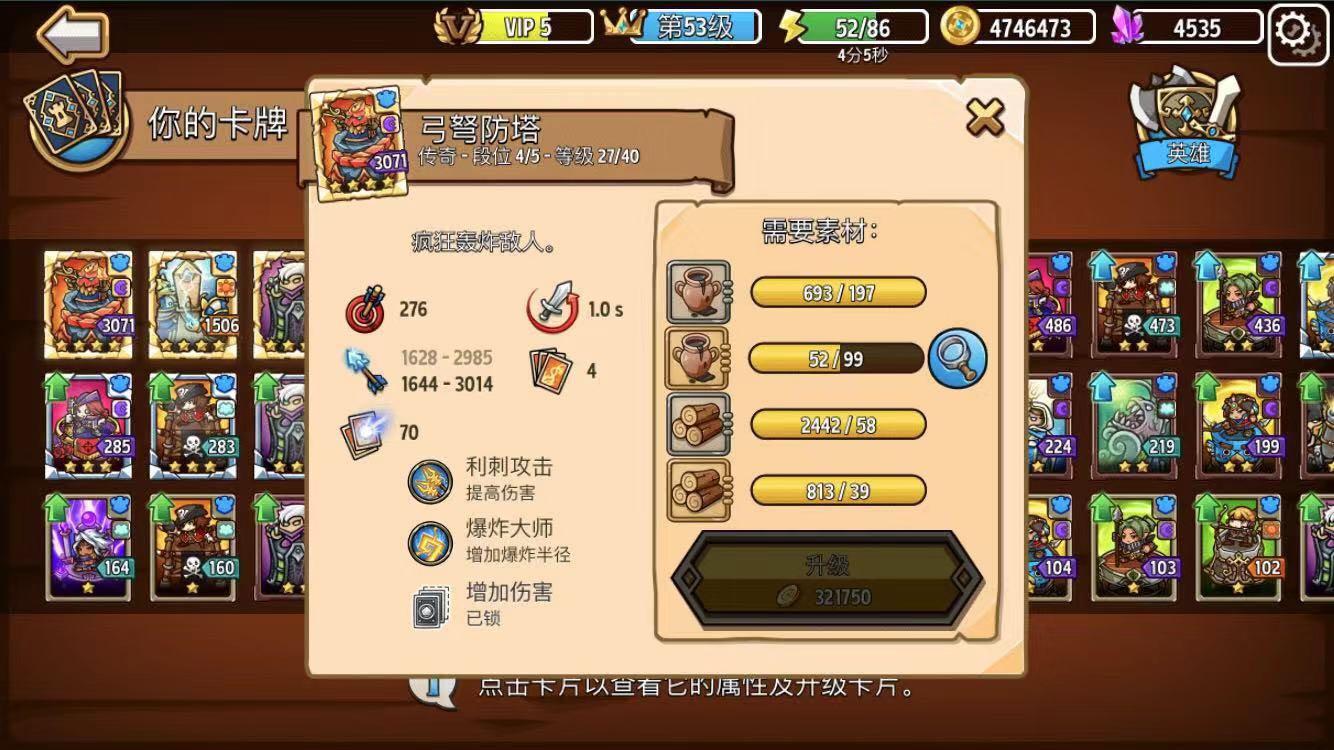Click the 693/197 material progress bar
The height and width of the screenshot is (750, 1334).
[838, 292]
